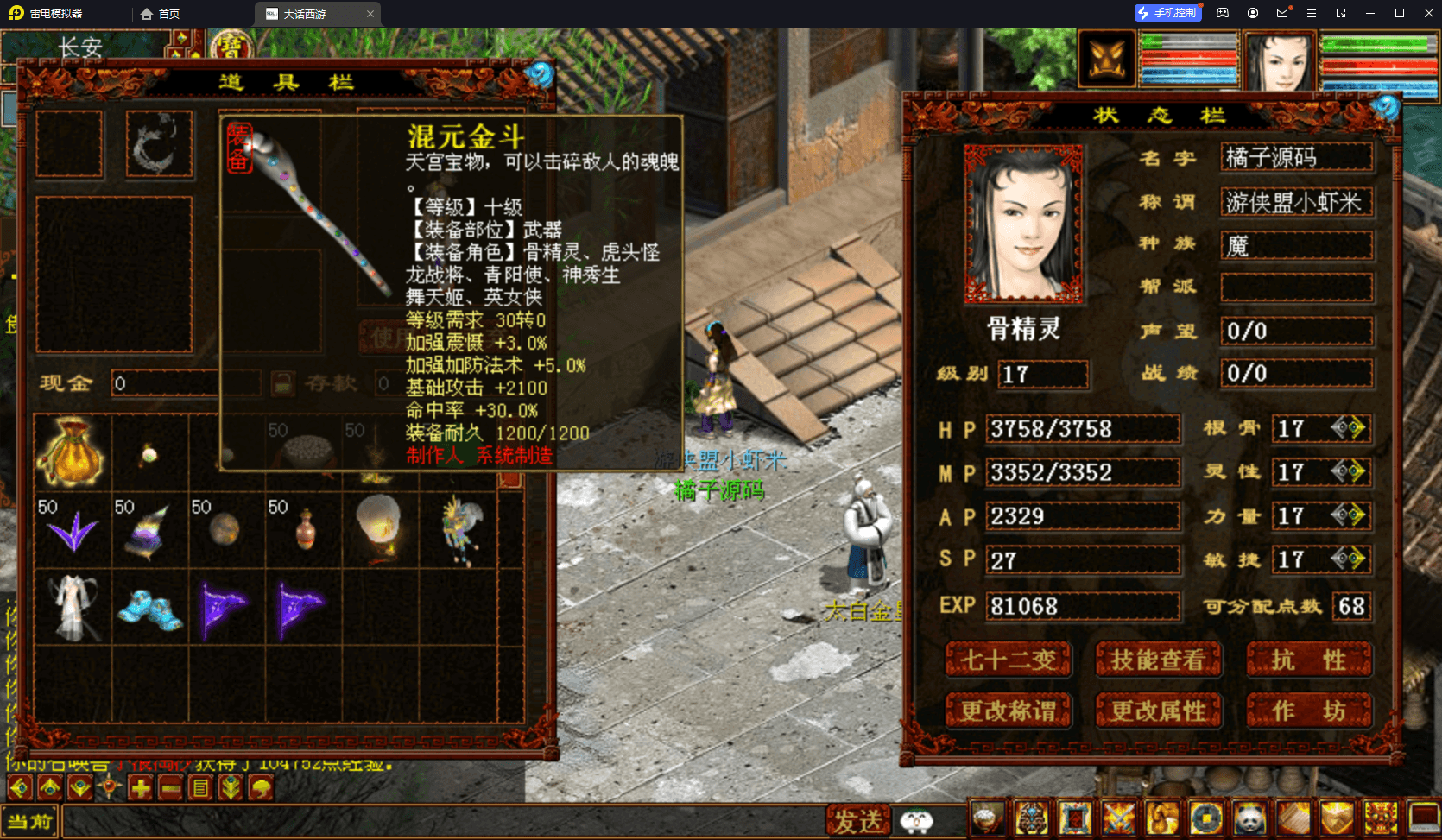The width and height of the screenshot is (1442, 840).
Task: Click the 作坊 button in the status panel
Action: click(x=1310, y=711)
